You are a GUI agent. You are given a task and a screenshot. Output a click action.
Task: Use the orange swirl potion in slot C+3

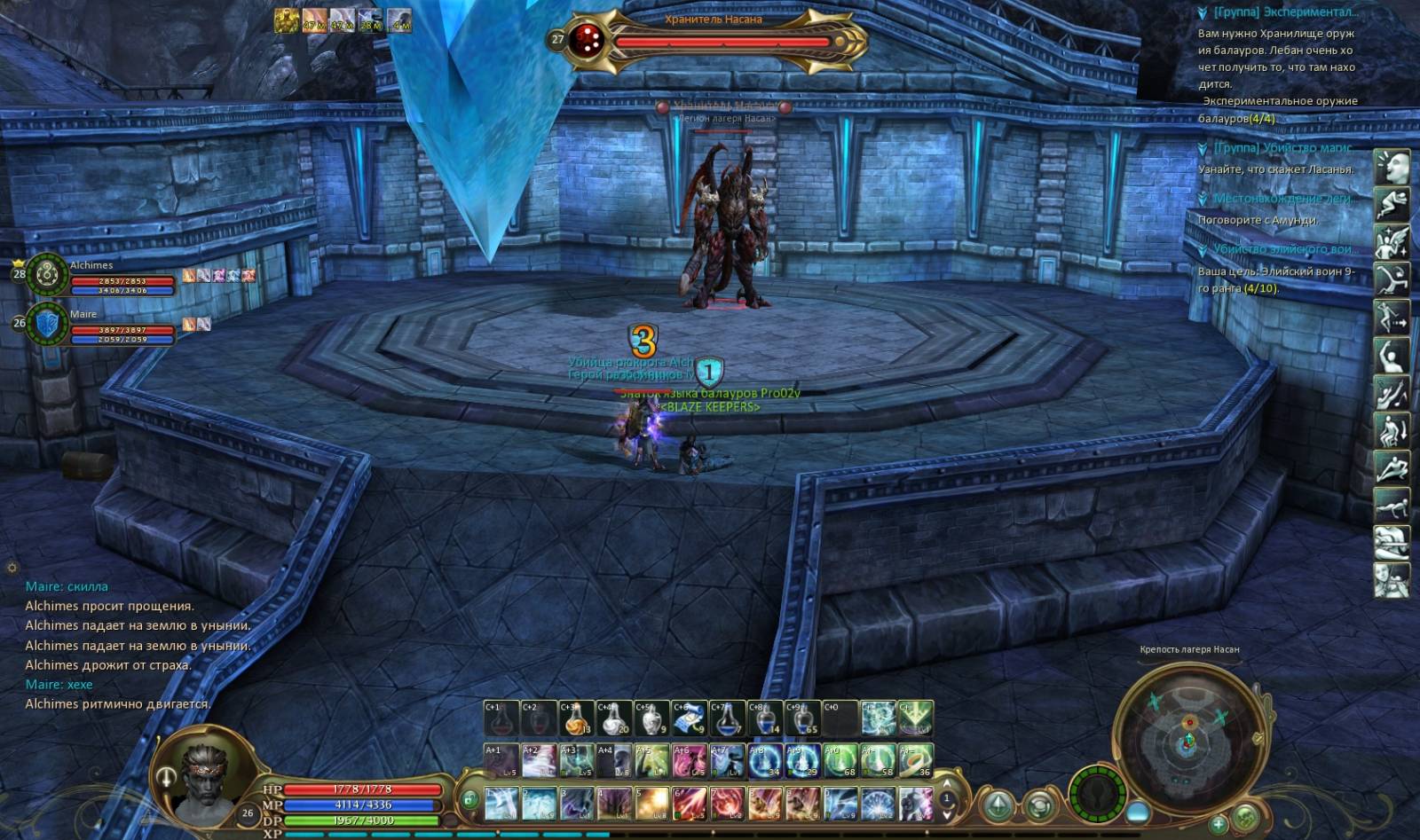point(575,718)
